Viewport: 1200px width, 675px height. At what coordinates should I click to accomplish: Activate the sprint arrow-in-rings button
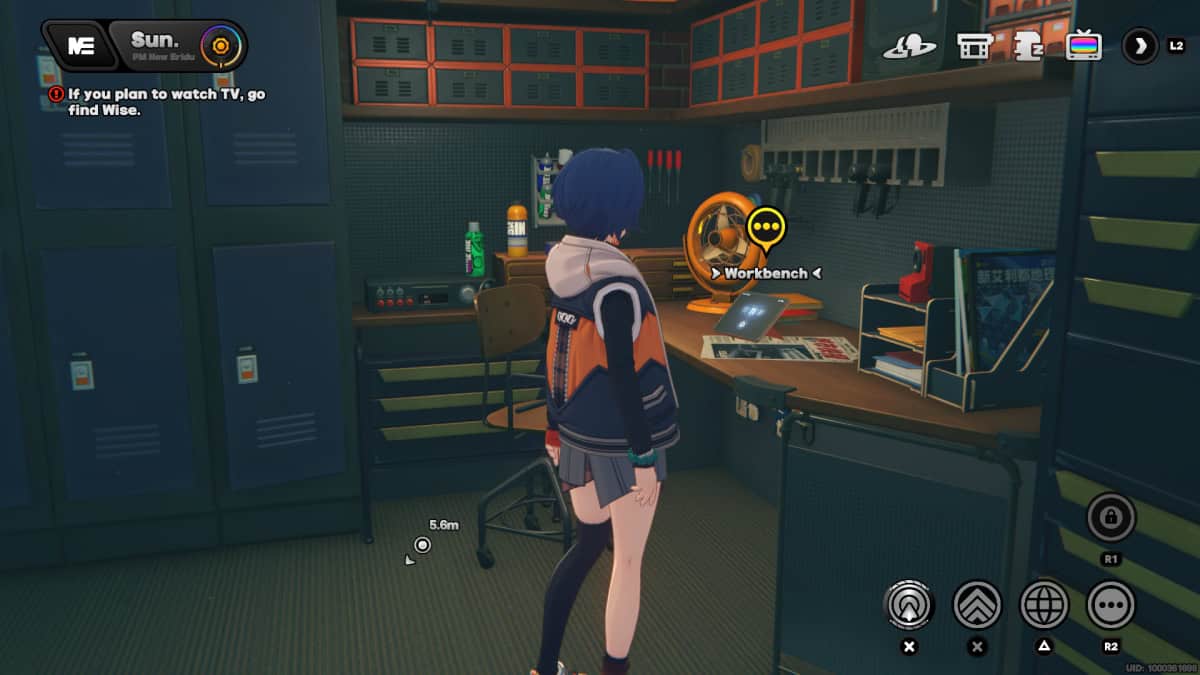click(909, 604)
